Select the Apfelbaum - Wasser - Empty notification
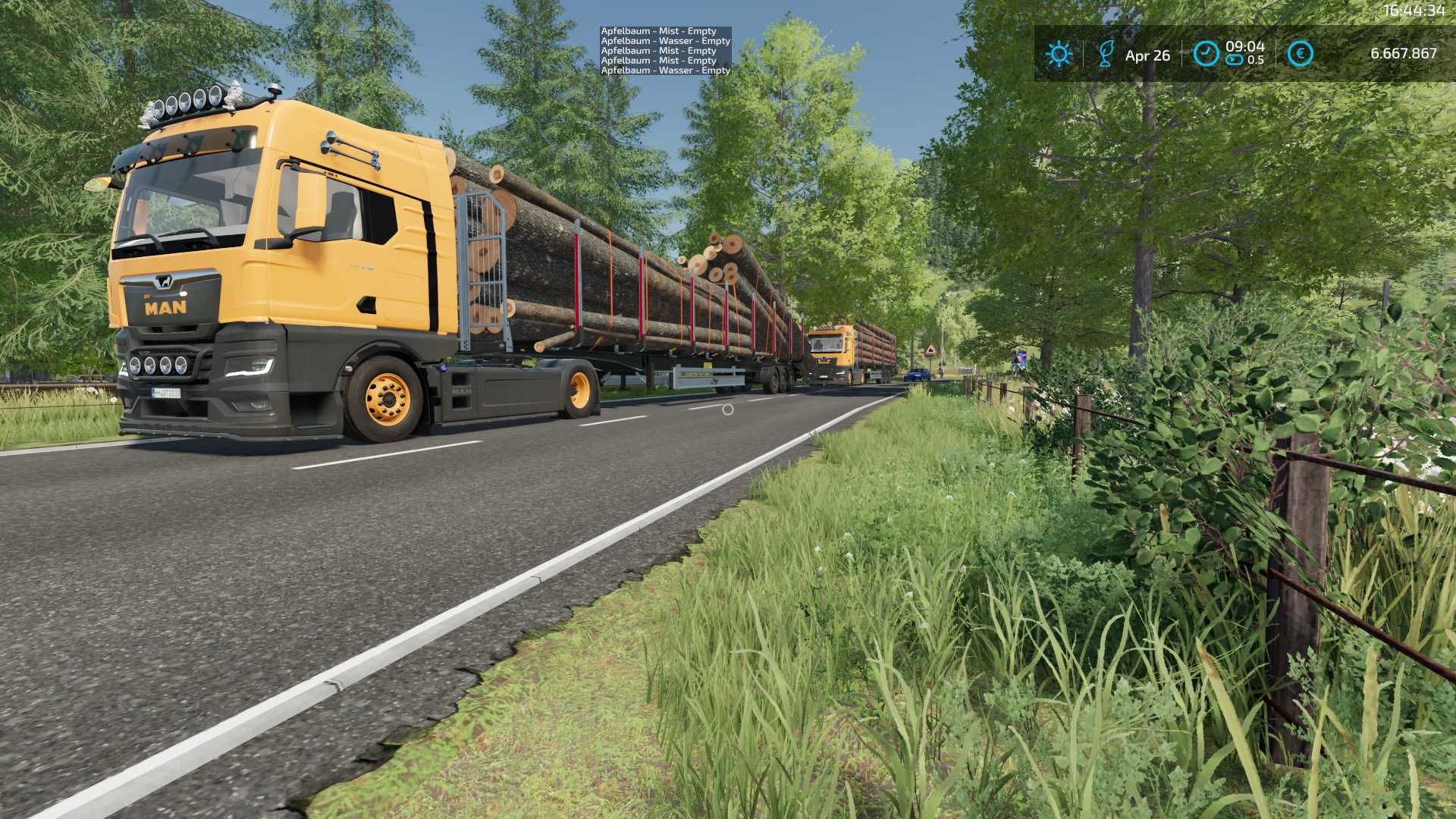This screenshot has height=819, width=1456. point(665,41)
